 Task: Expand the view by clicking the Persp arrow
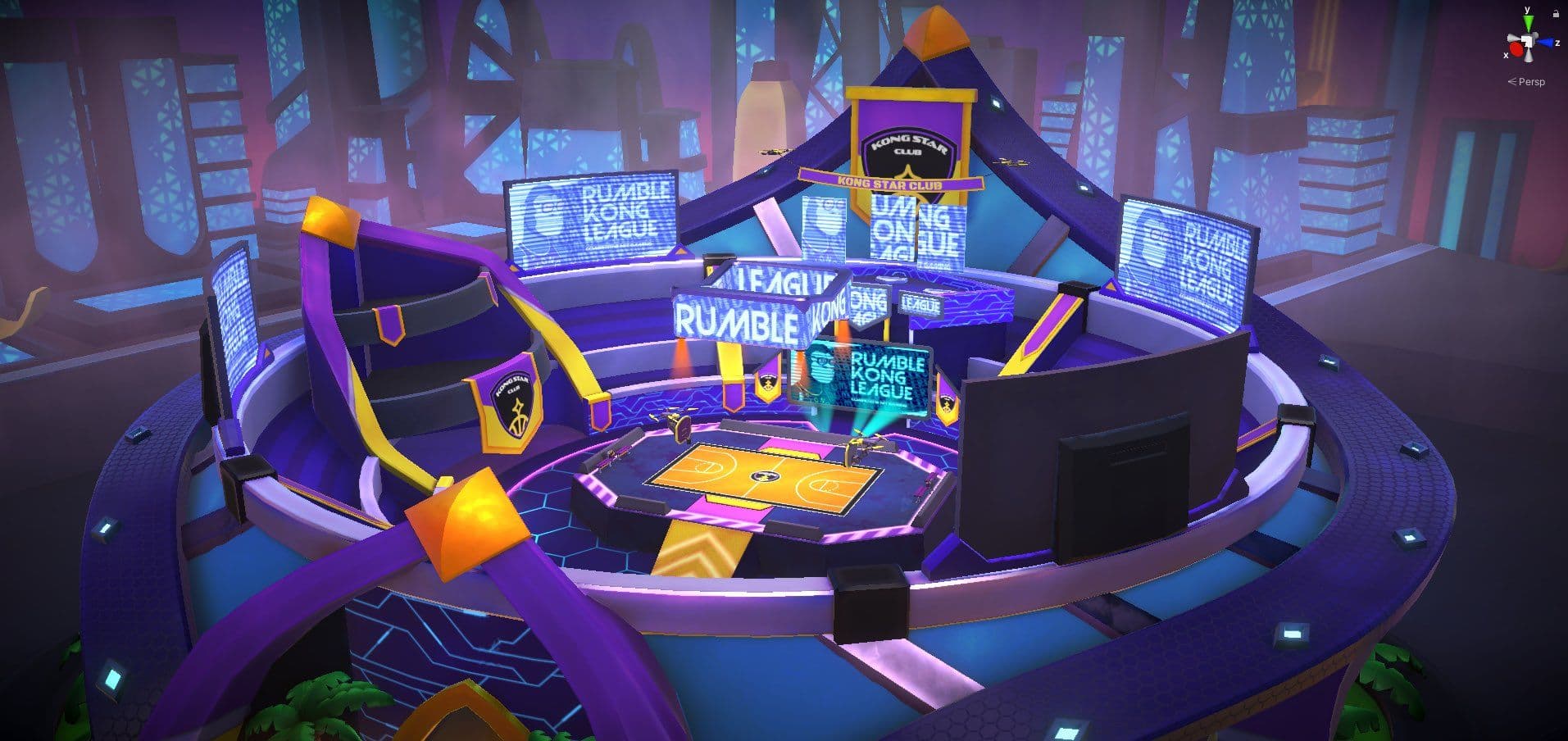coord(1513,81)
